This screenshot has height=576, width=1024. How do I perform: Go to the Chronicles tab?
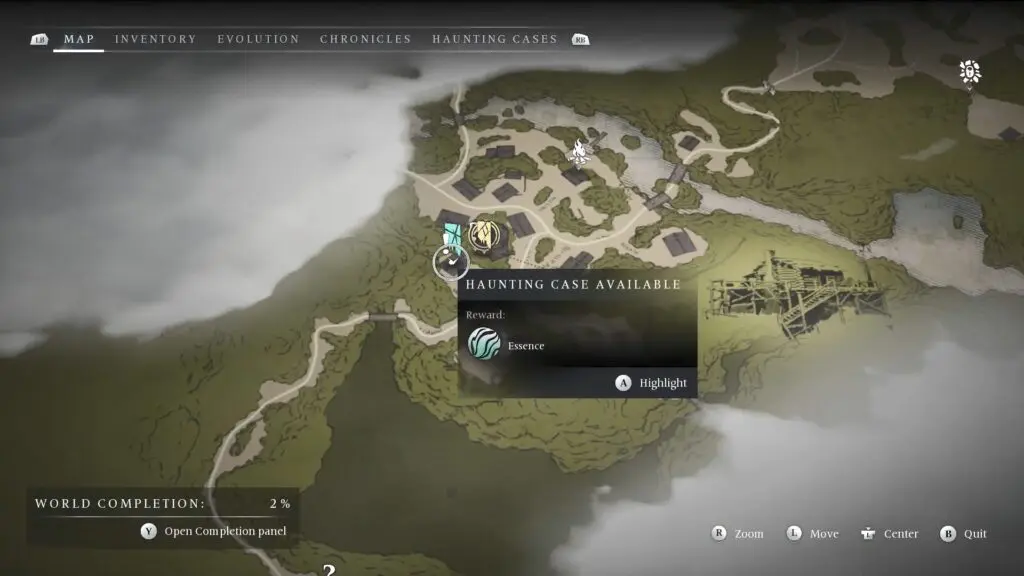pos(365,39)
